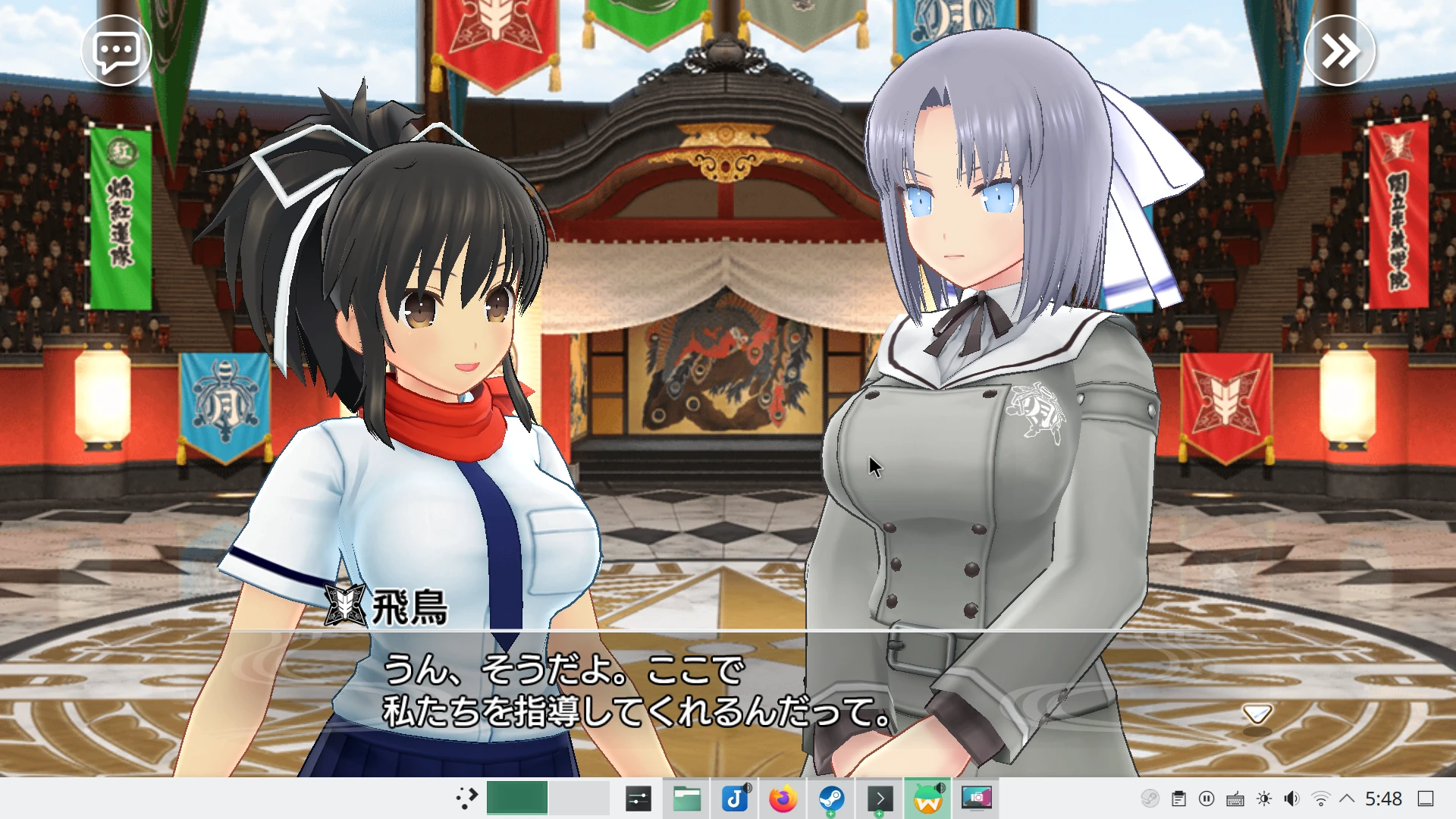Screen dimensions: 1456x819
Task: Advance dialogue via the arrow indicator
Action: click(x=1257, y=714)
